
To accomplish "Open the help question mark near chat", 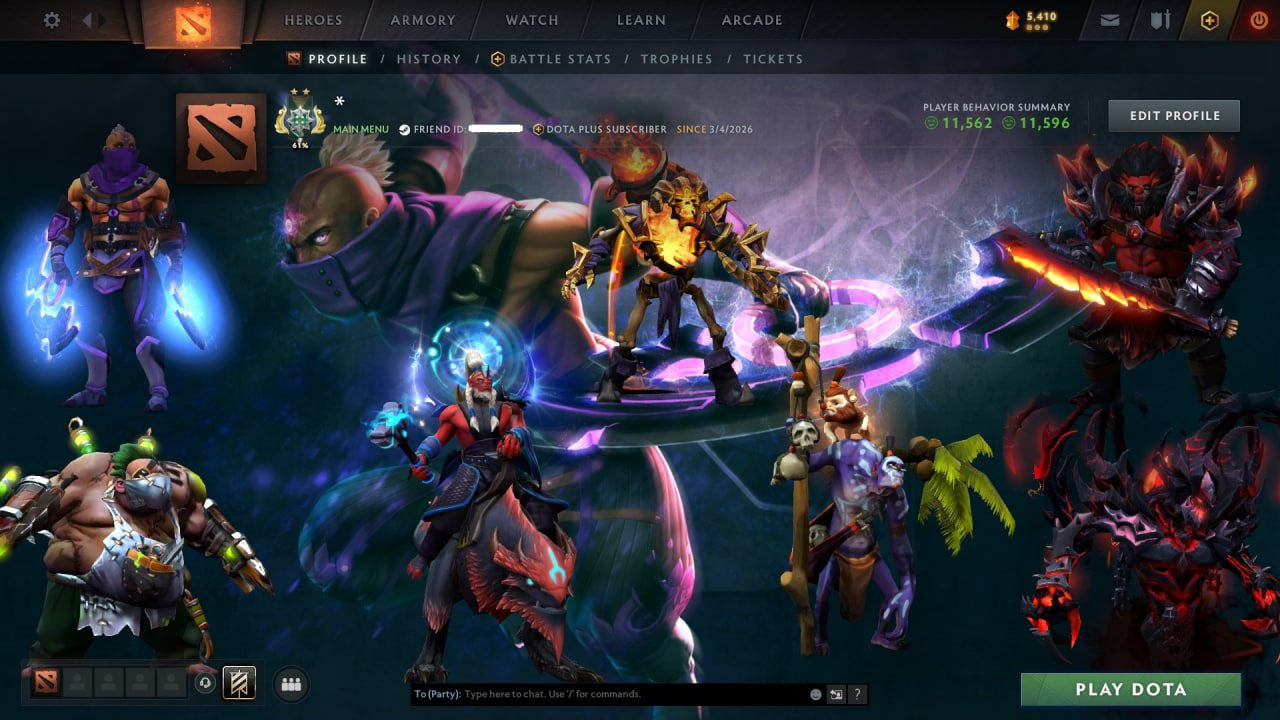I will point(857,694).
